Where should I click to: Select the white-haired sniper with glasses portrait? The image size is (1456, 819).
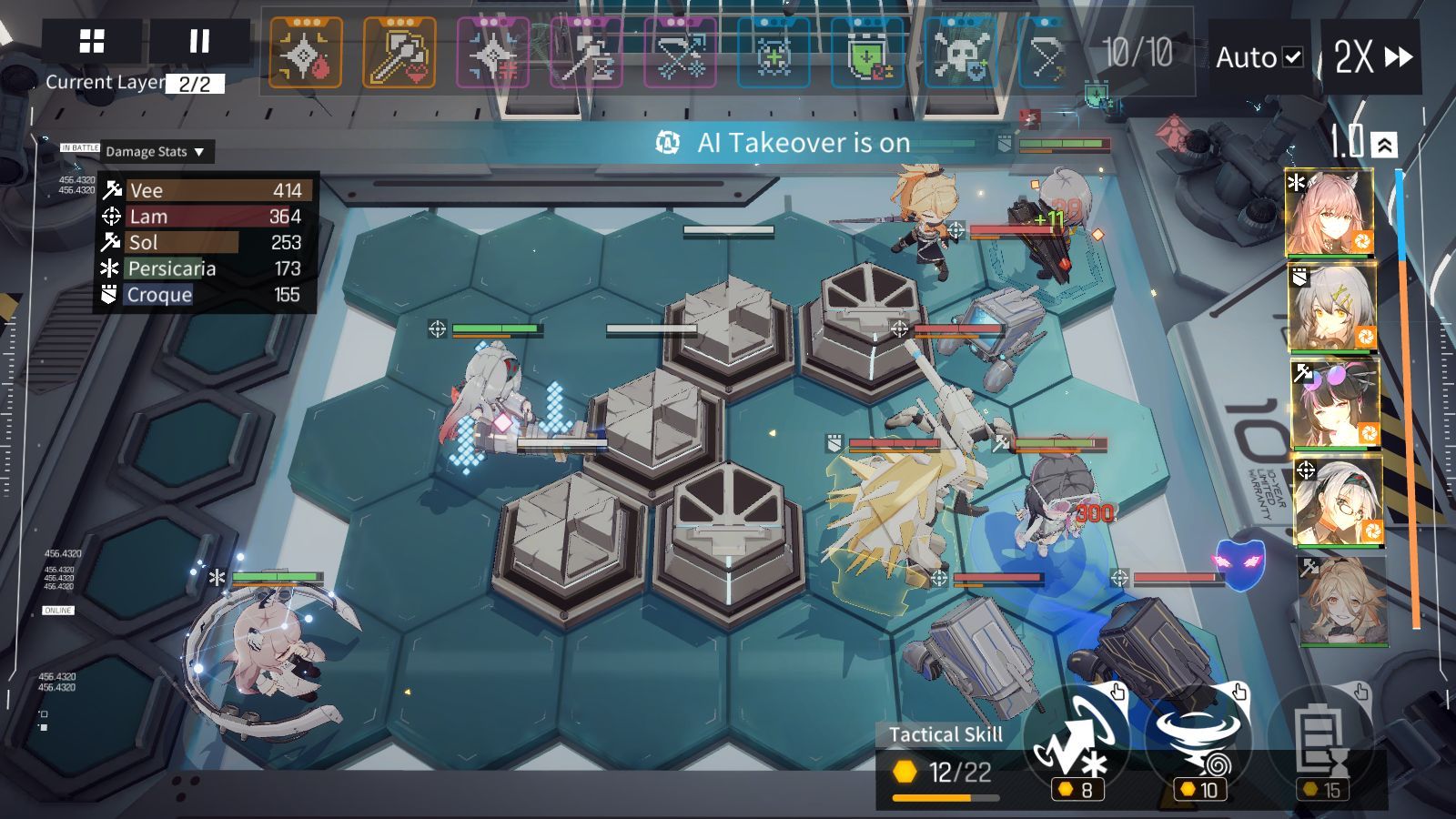pos(1337,500)
